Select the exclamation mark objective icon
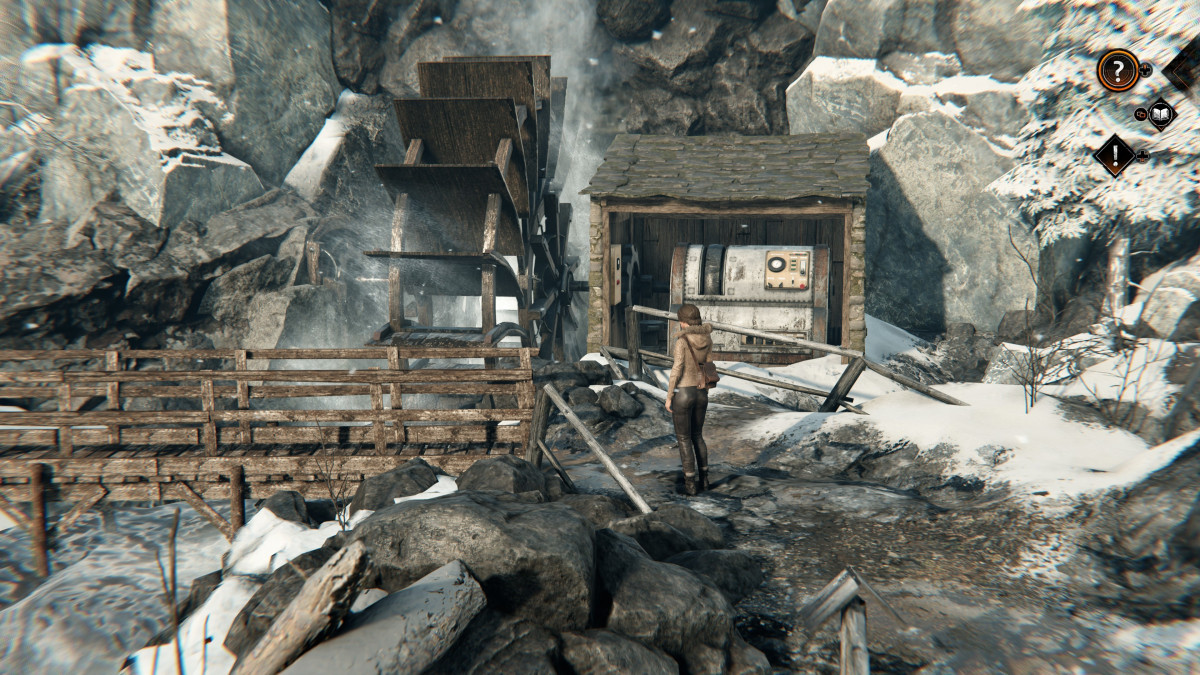The width and height of the screenshot is (1200, 675). point(1114,155)
